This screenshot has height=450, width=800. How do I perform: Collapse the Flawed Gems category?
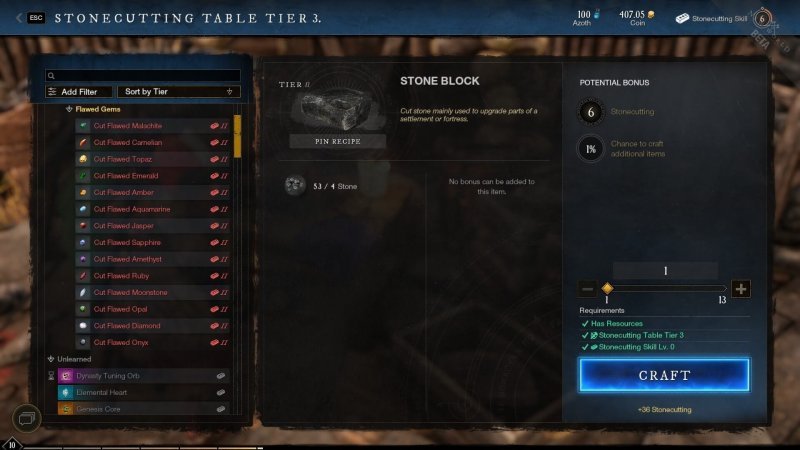click(70, 108)
